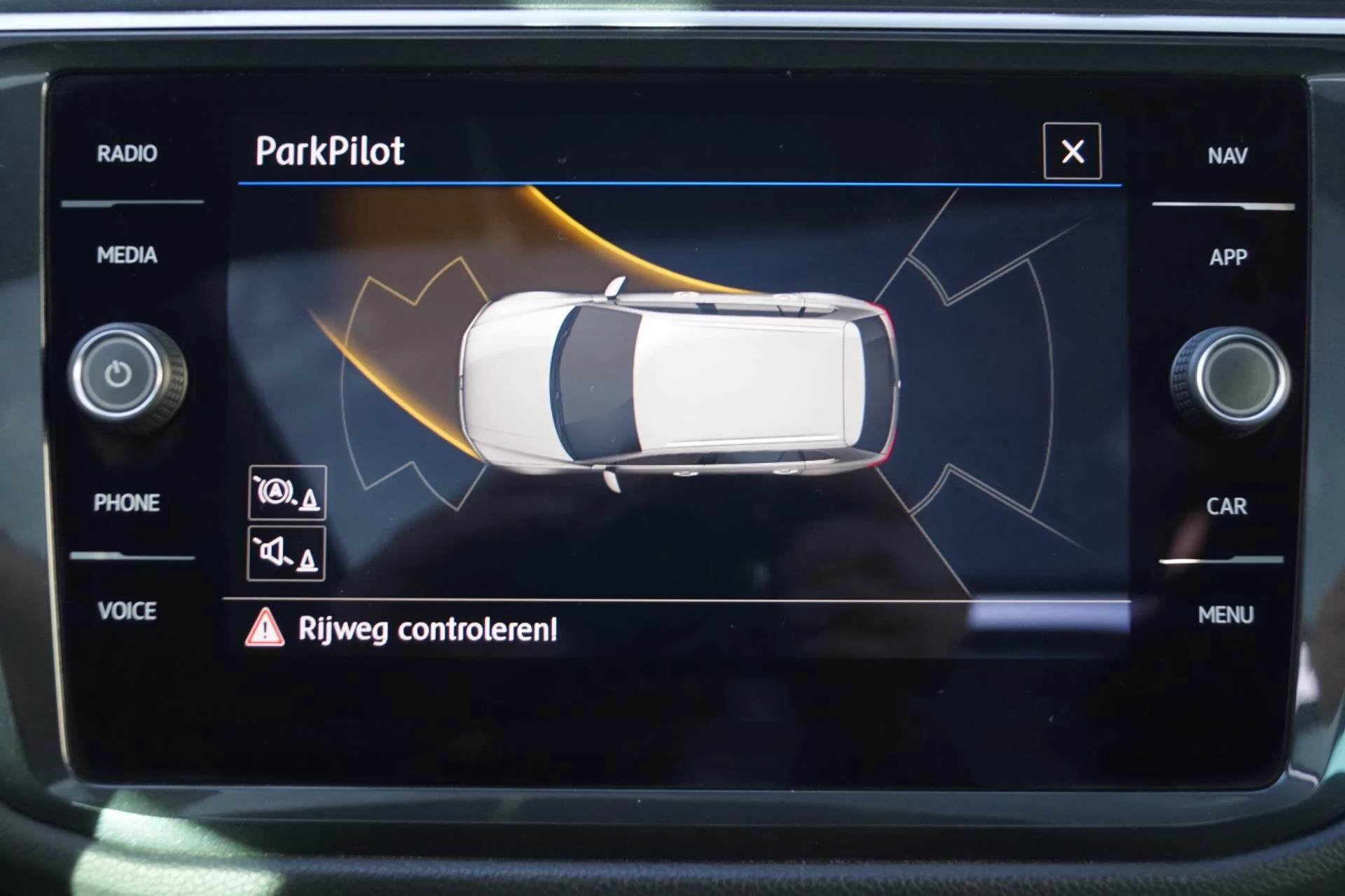Tap the power button knob
This screenshot has width=1345, height=896.
click(x=119, y=374)
